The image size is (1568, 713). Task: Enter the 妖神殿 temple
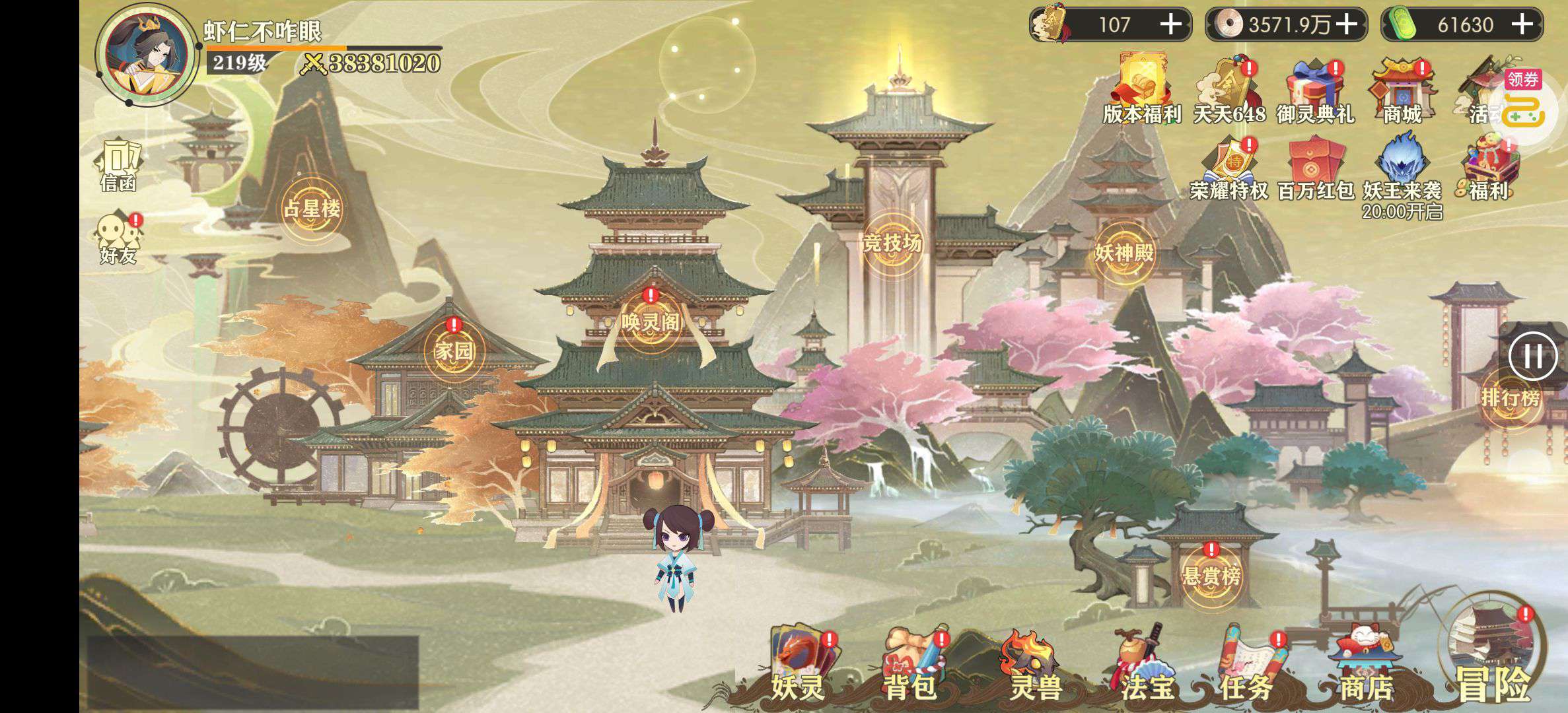tap(1124, 252)
